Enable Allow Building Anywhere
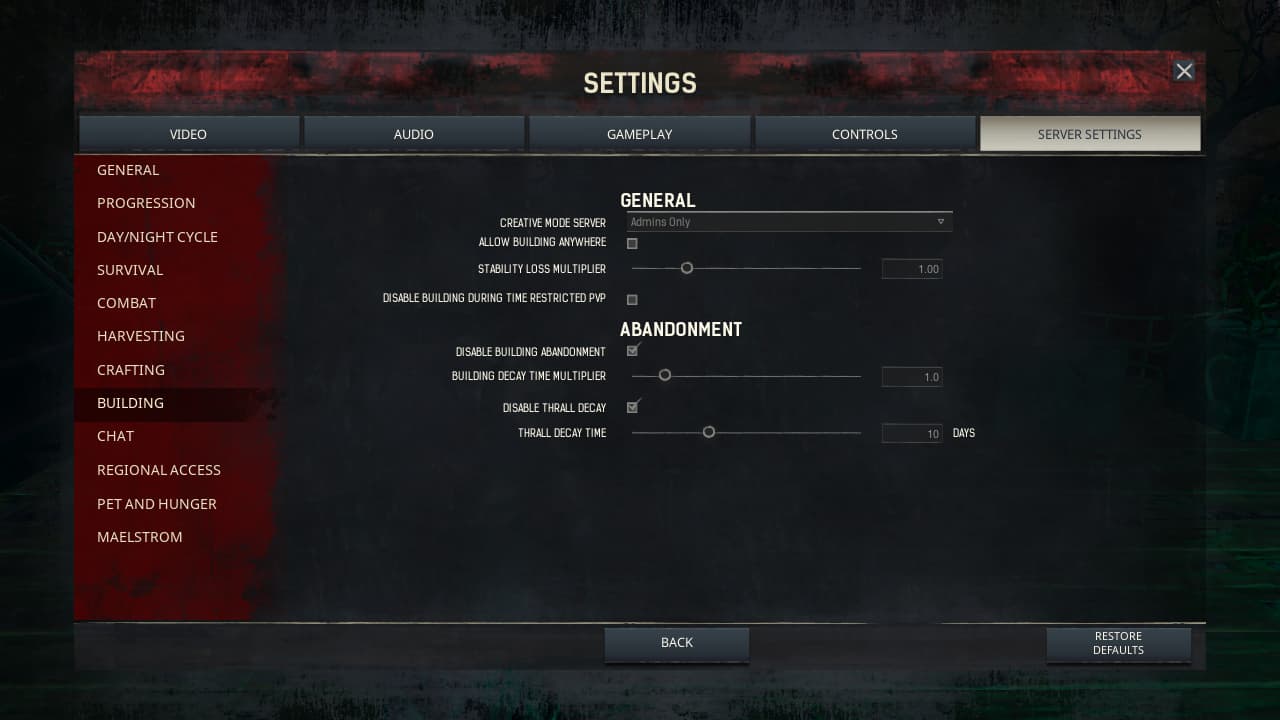 pos(632,243)
